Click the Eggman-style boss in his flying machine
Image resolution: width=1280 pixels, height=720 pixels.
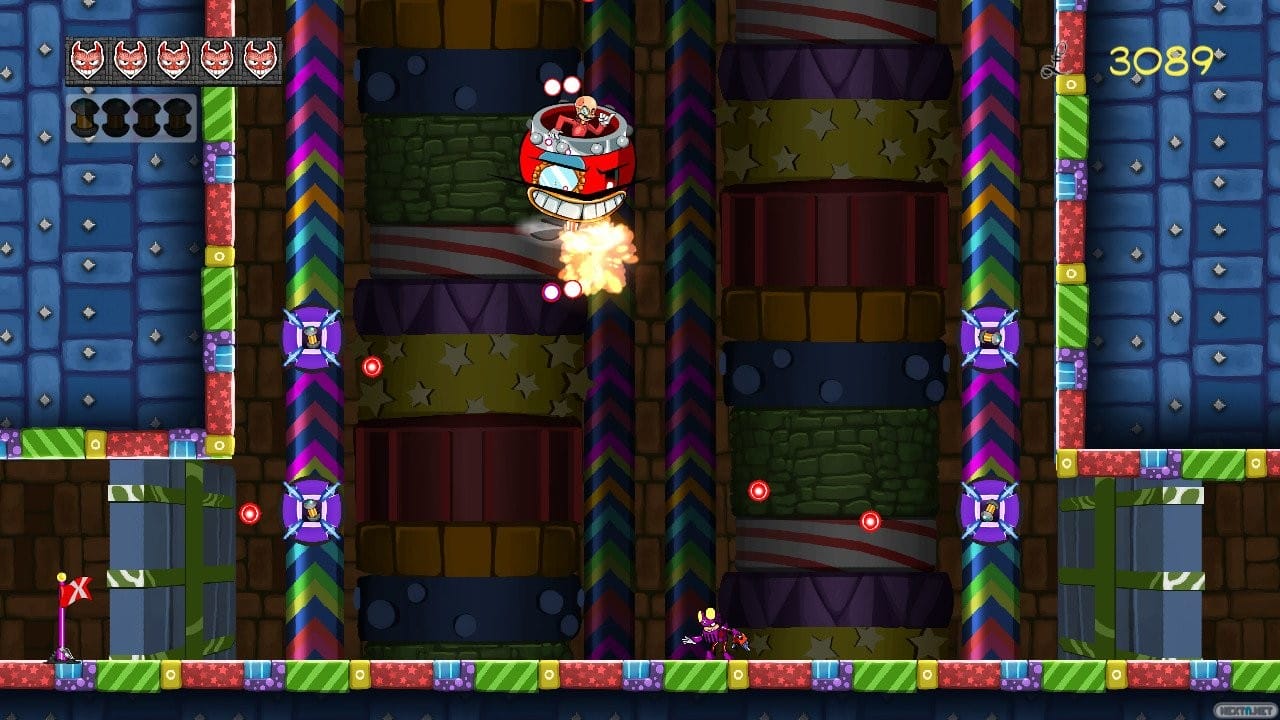(x=578, y=150)
